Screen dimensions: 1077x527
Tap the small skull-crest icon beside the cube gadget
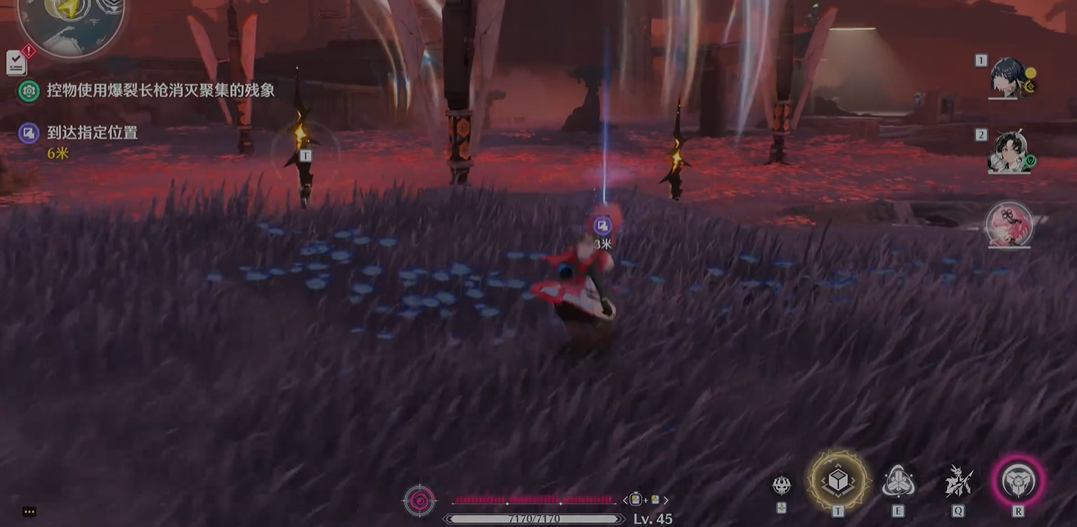[x=782, y=486]
